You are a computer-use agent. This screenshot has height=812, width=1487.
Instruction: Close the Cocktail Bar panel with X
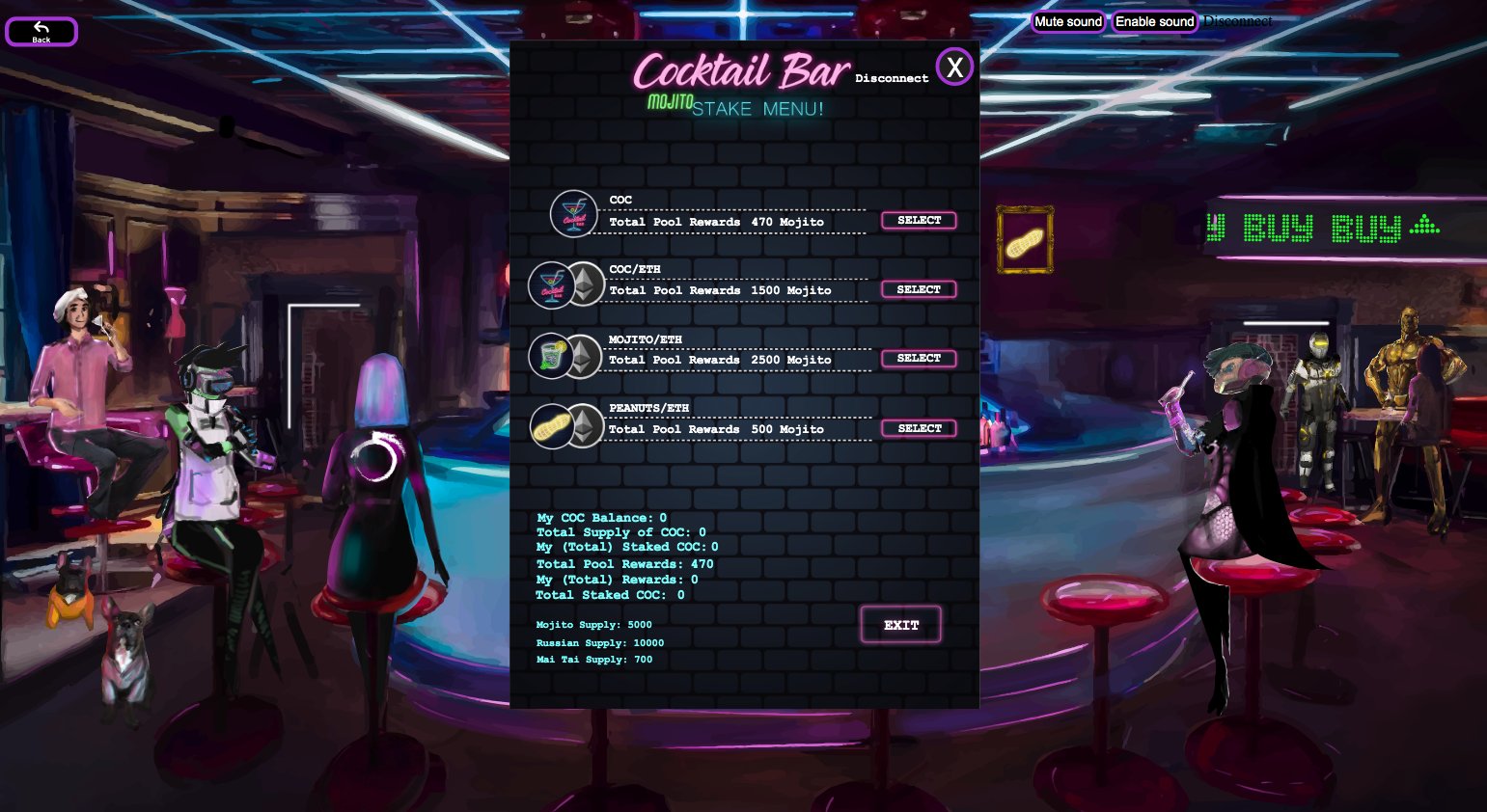tap(954, 68)
